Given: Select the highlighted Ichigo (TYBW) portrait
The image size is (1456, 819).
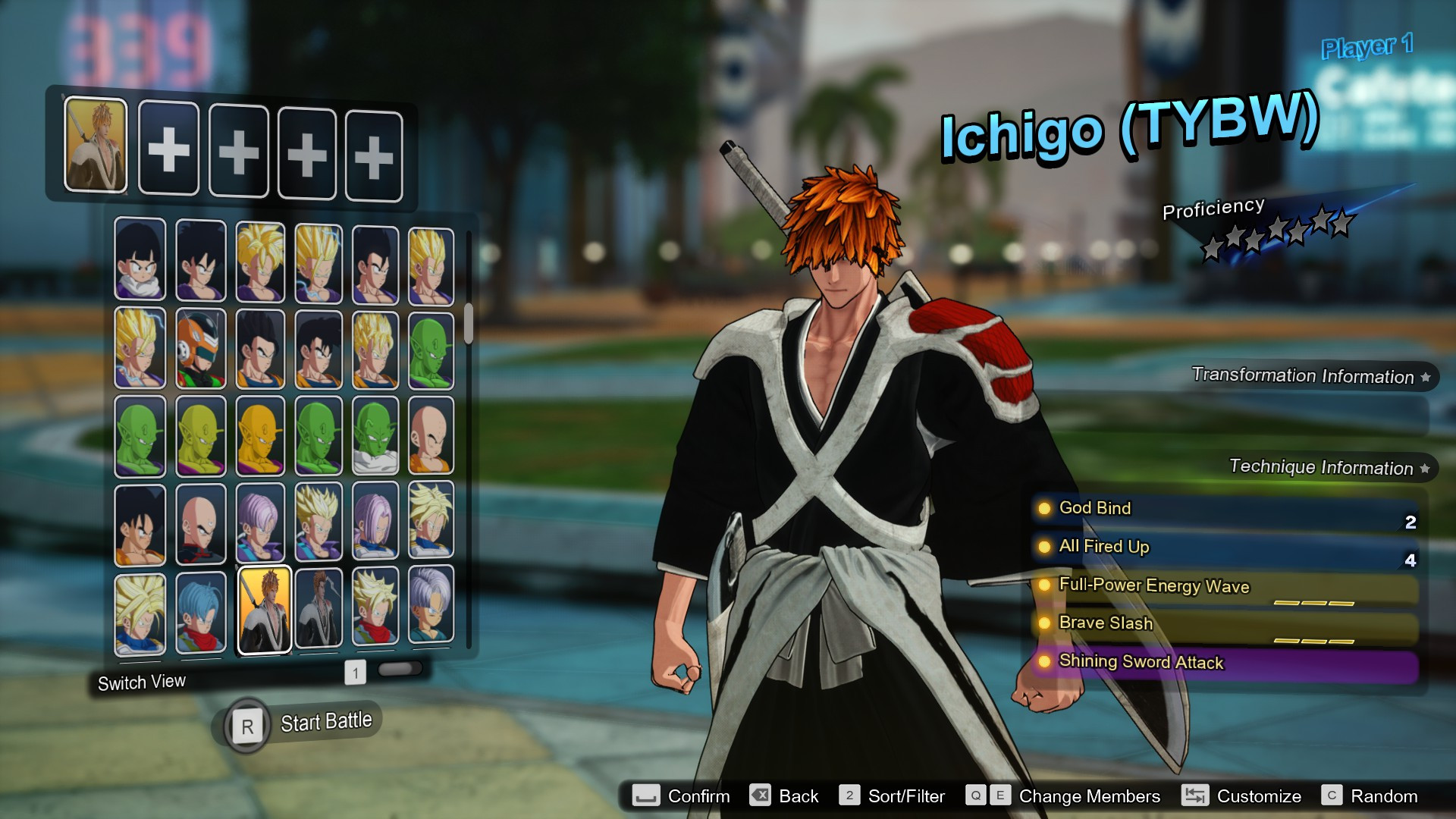Looking at the screenshot, I should [x=265, y=610].
